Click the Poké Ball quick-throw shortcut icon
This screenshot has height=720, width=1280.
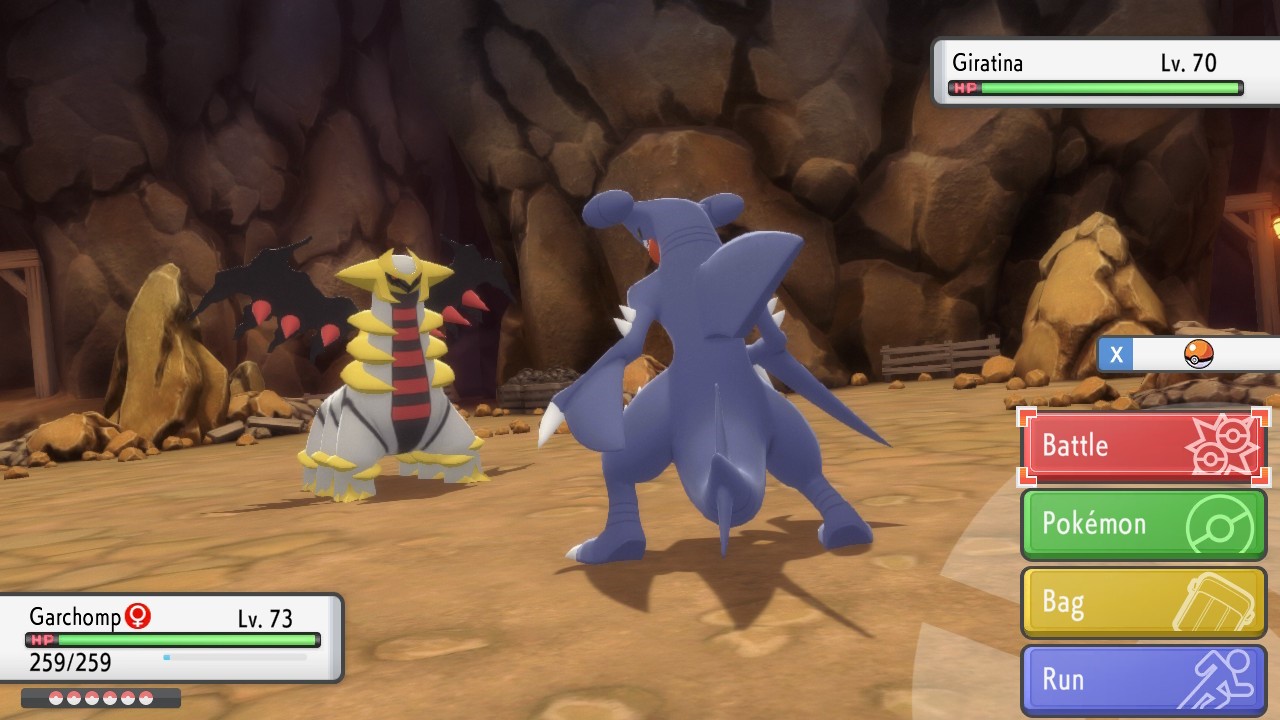pos(1199,354)
